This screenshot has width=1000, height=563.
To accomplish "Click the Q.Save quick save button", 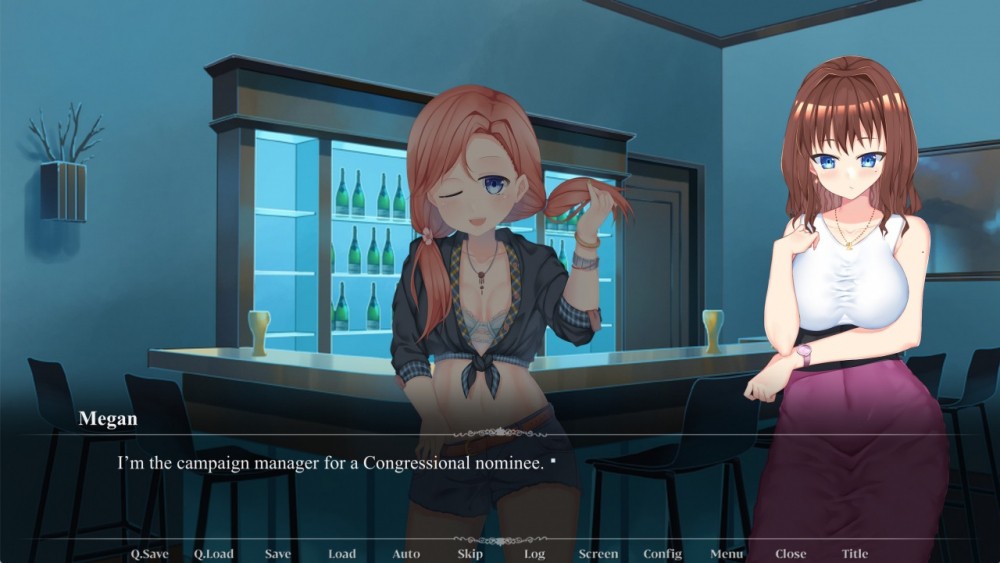I will [x=149, y=554].
